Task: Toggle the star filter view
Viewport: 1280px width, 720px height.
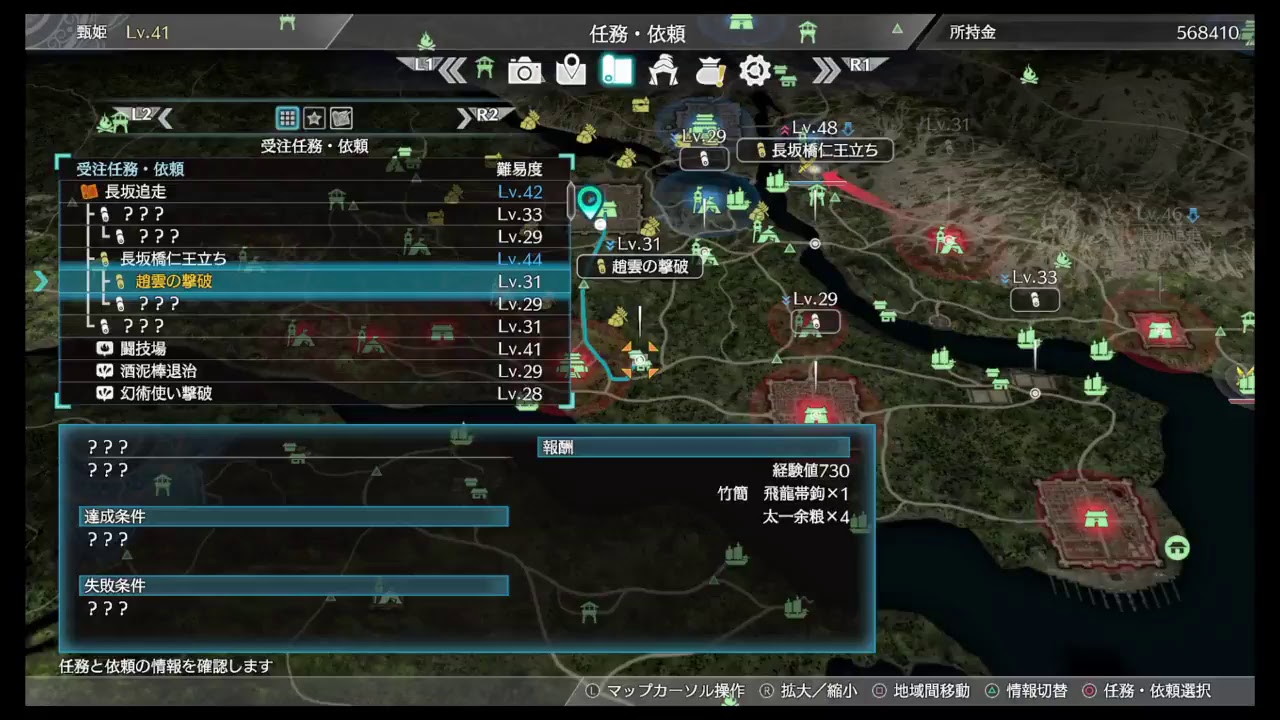Action: point(313,118)
